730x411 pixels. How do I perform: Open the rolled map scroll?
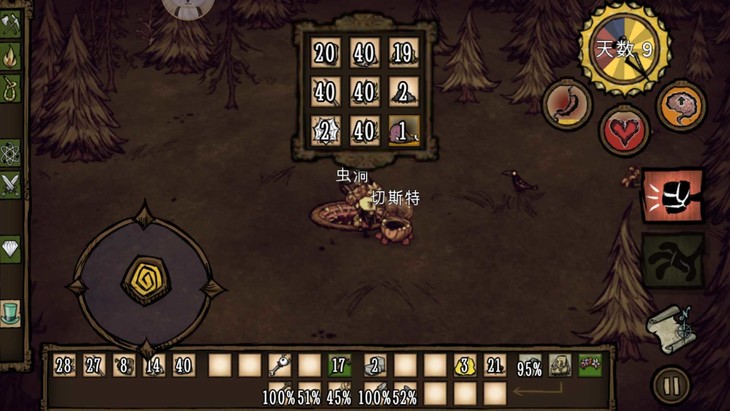coord(670,325)
